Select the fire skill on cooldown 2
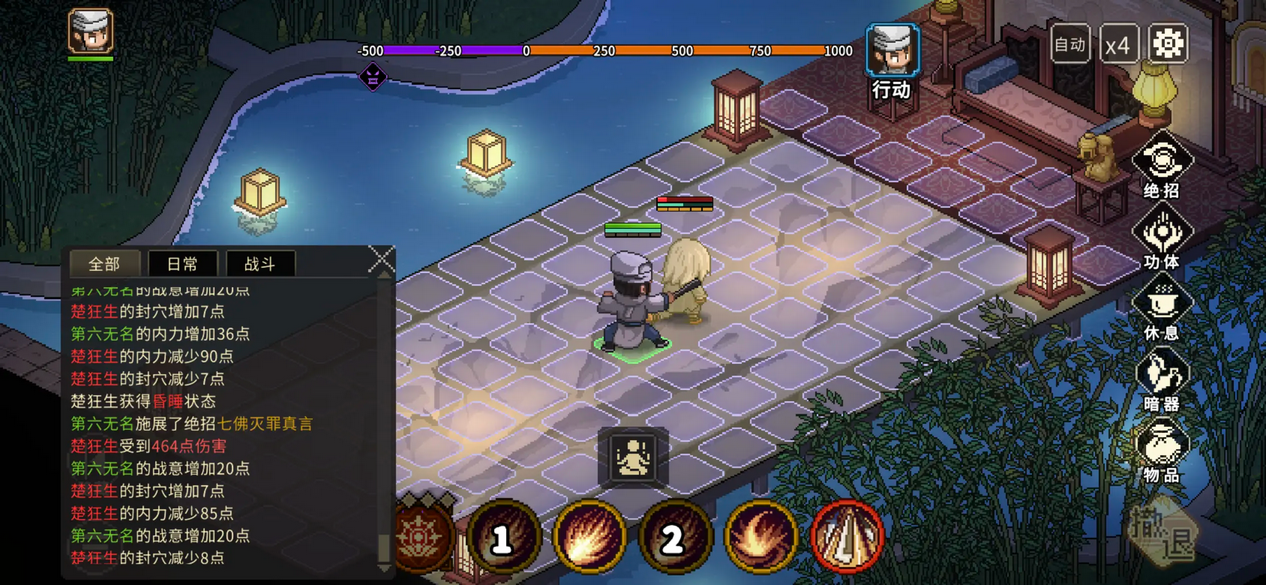Image resolution: width=1266 pixels, height=585 pixels. tap(675, 538)
